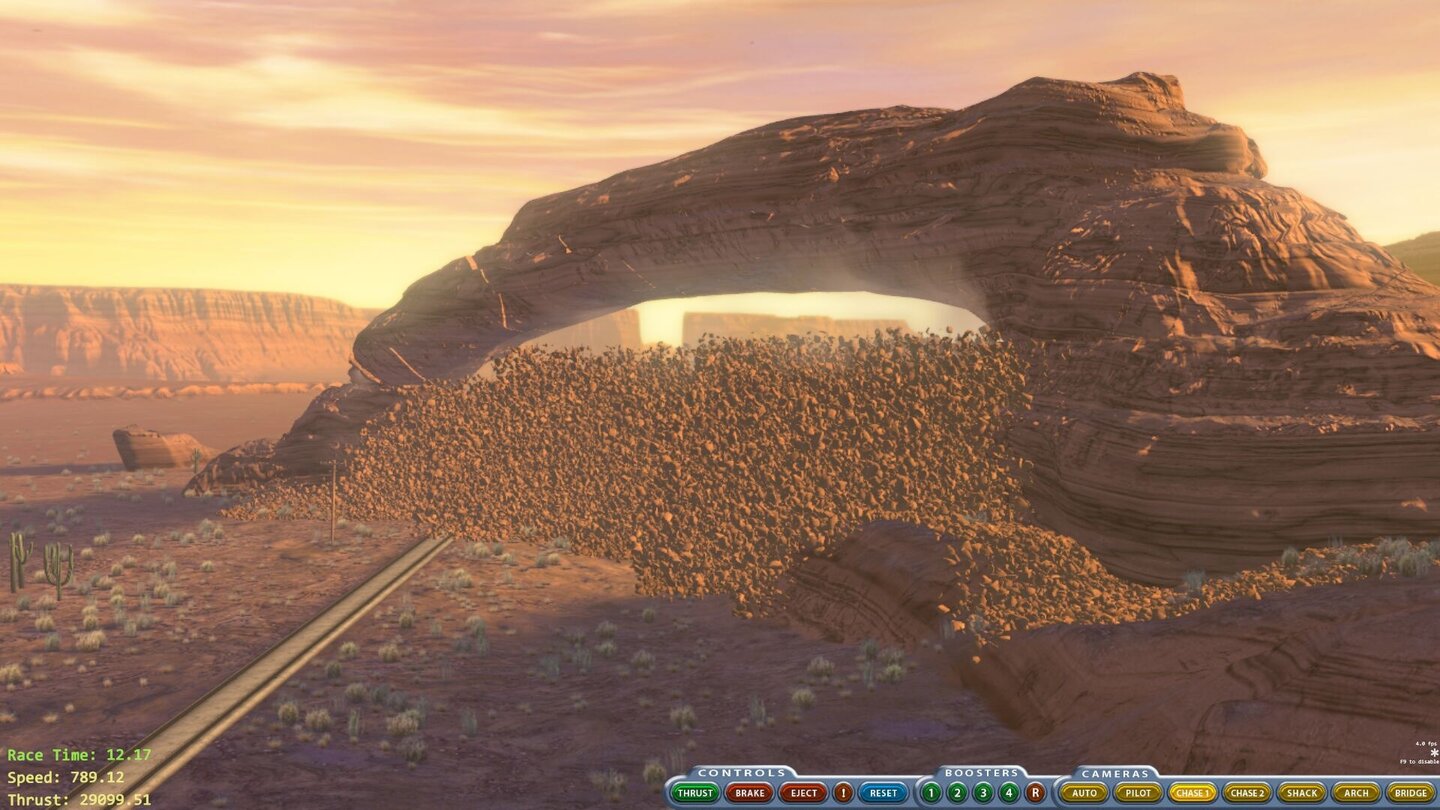The width and height of the screenshot is (1440, 810).
Task: Toggle the PILOT camera view
Action: pyautogui.click(x=1138, y=792)
